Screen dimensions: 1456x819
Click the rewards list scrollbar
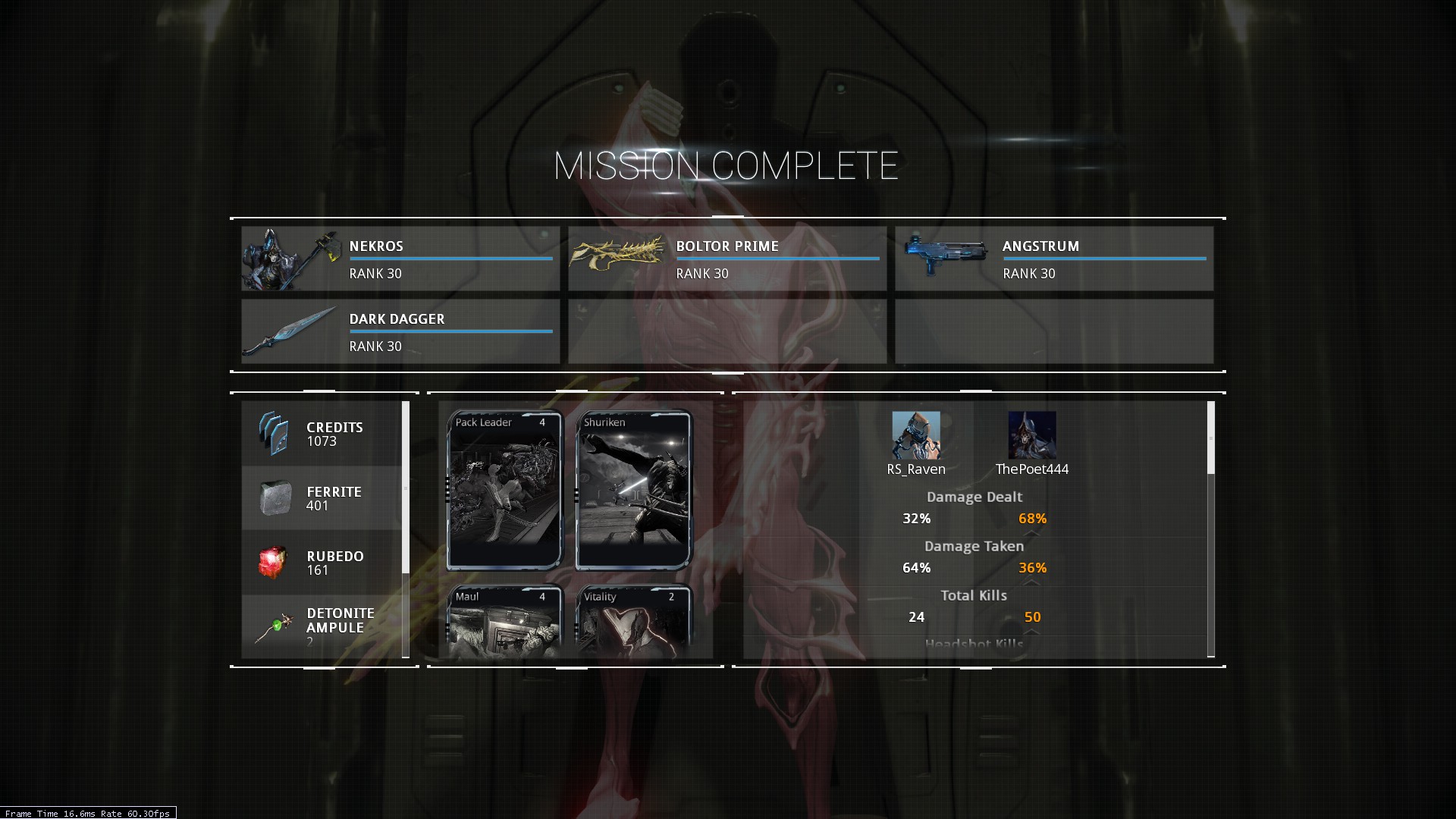pos(406,488)
